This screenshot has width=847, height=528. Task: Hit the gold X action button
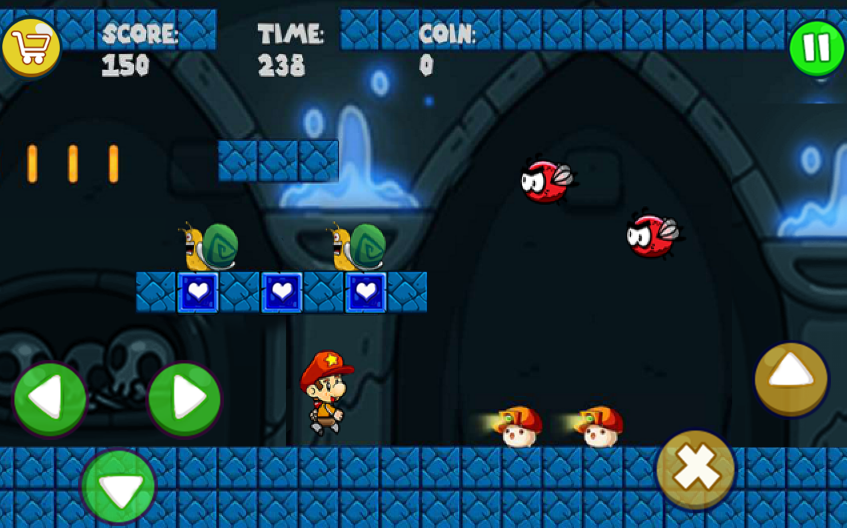[696, 468]
